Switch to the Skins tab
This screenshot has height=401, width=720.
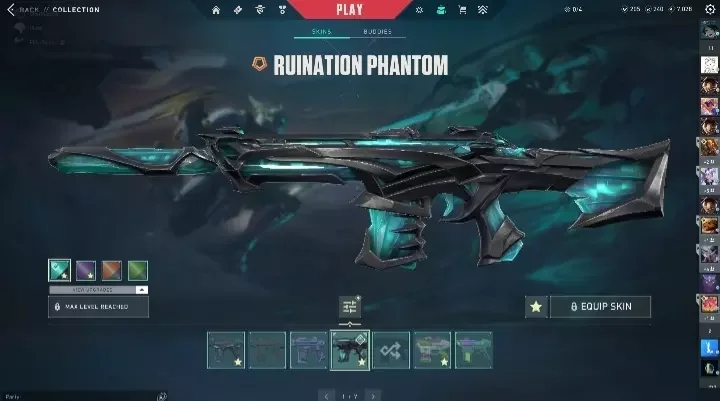point(322,33)
